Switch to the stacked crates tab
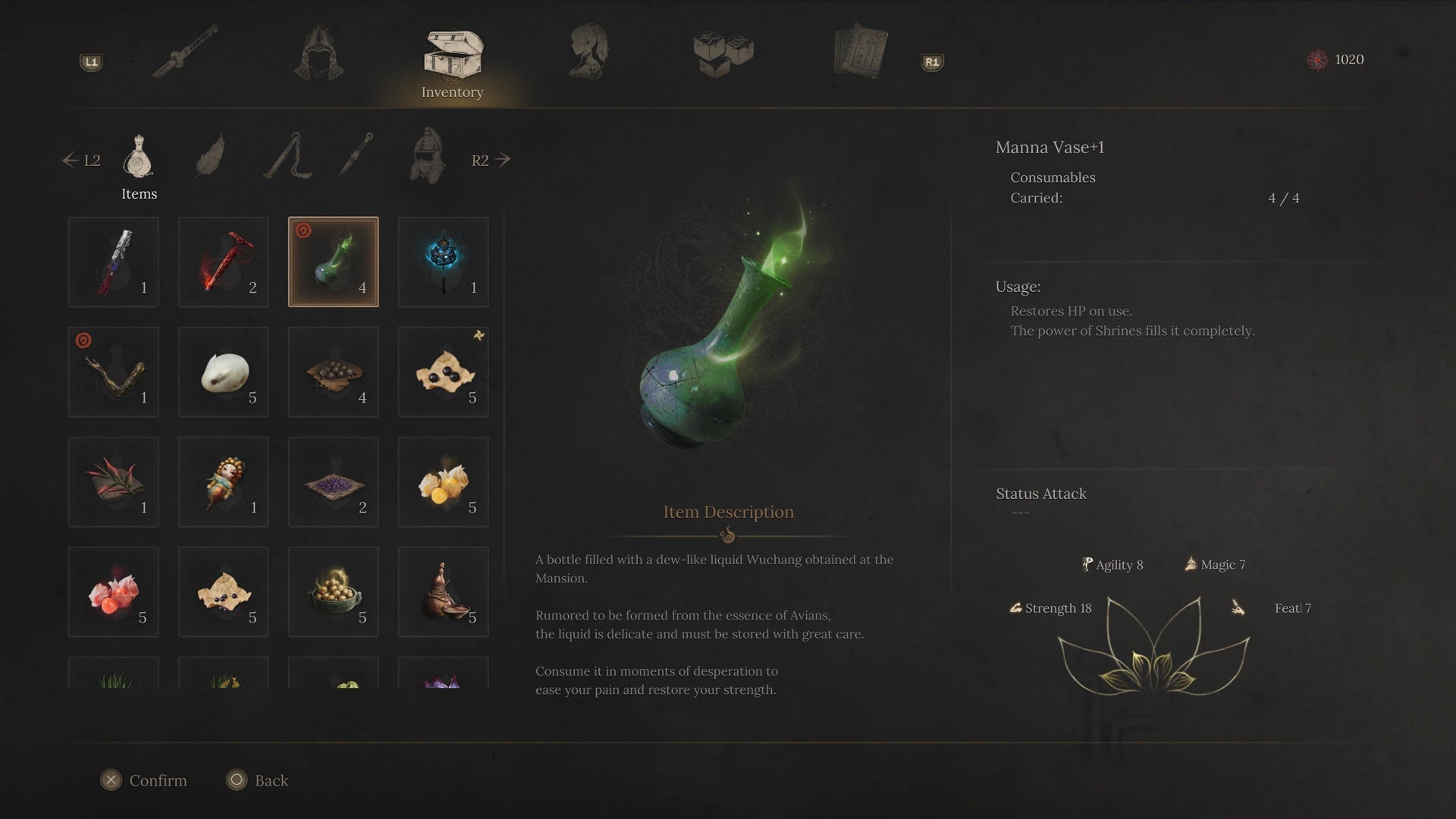The height and width of the screenshot is (819, 1456). click(x=723, y=53)
